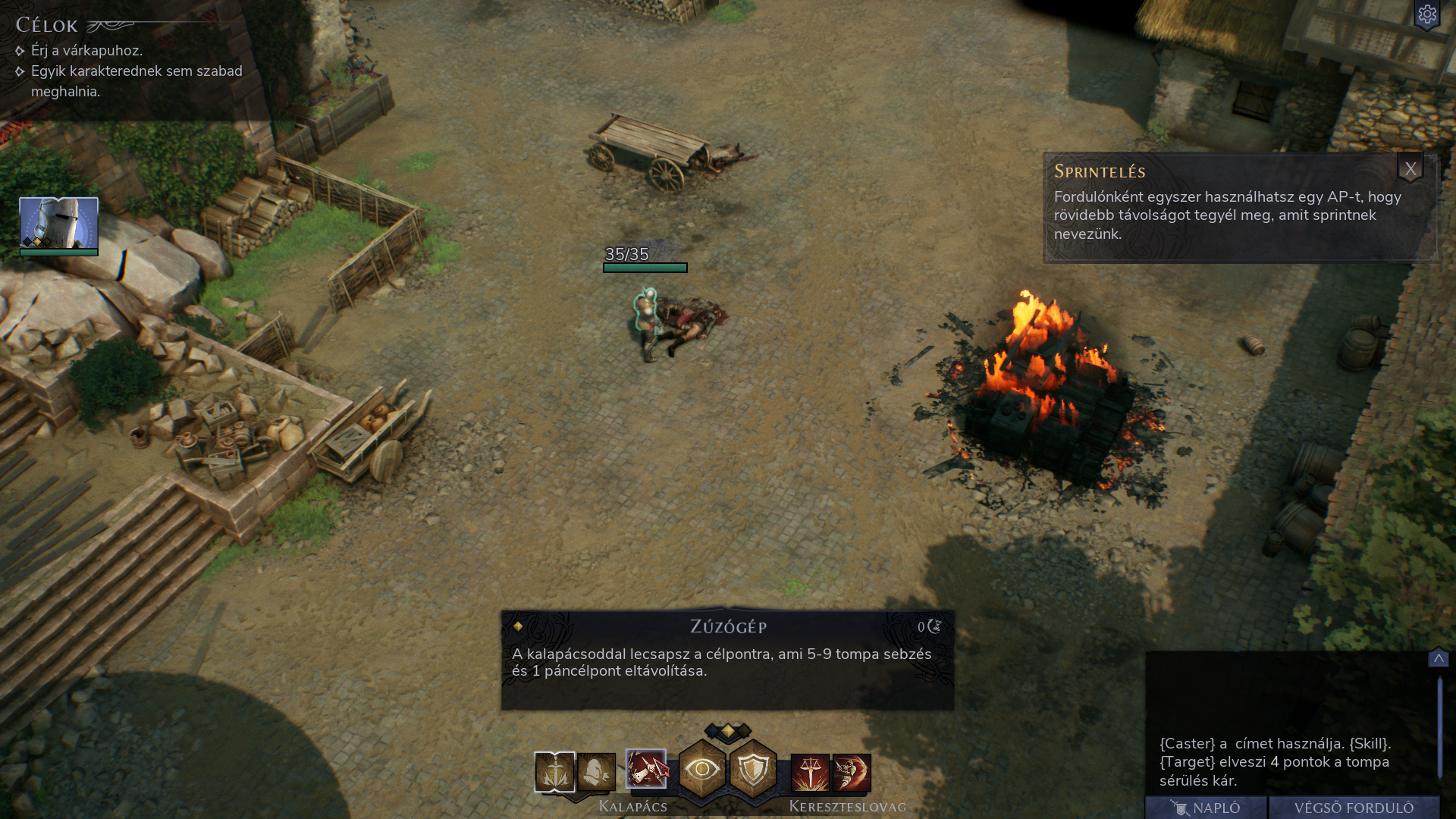Viewport: 1456px width, 819px height.
Task: Use the charging knight crusader skill
Action: point(852,773)
